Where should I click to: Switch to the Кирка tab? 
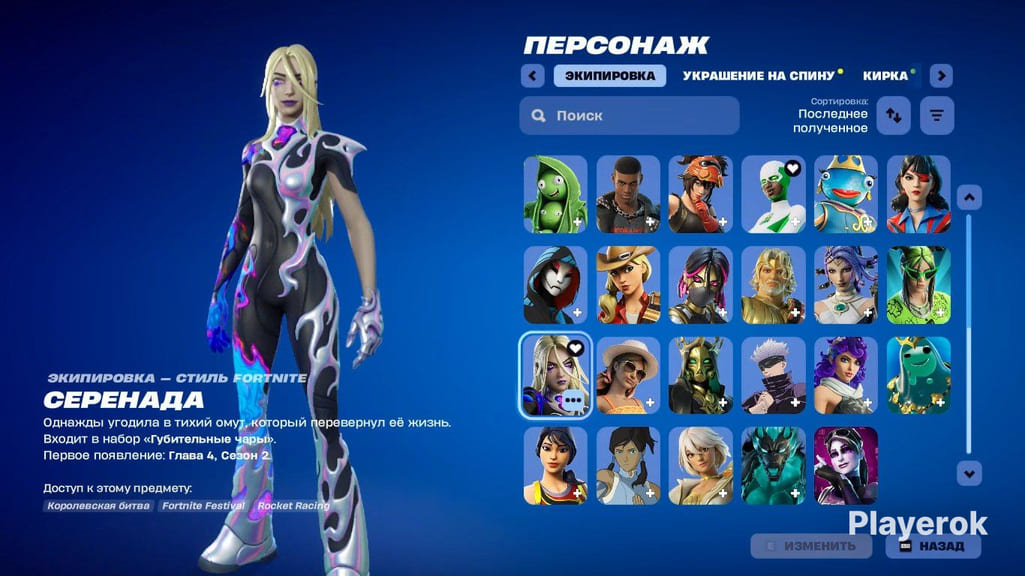click(x=886, y=76)
